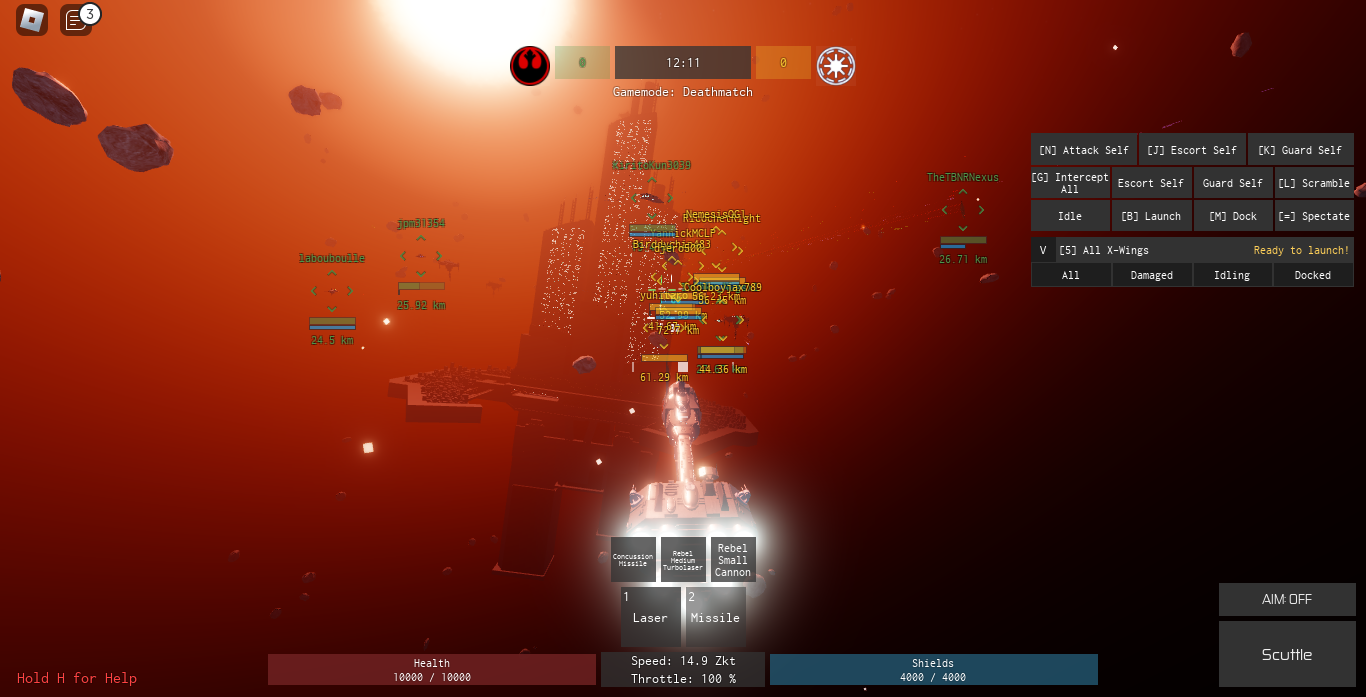Click the Attack Self command button

coord(1084,150)
